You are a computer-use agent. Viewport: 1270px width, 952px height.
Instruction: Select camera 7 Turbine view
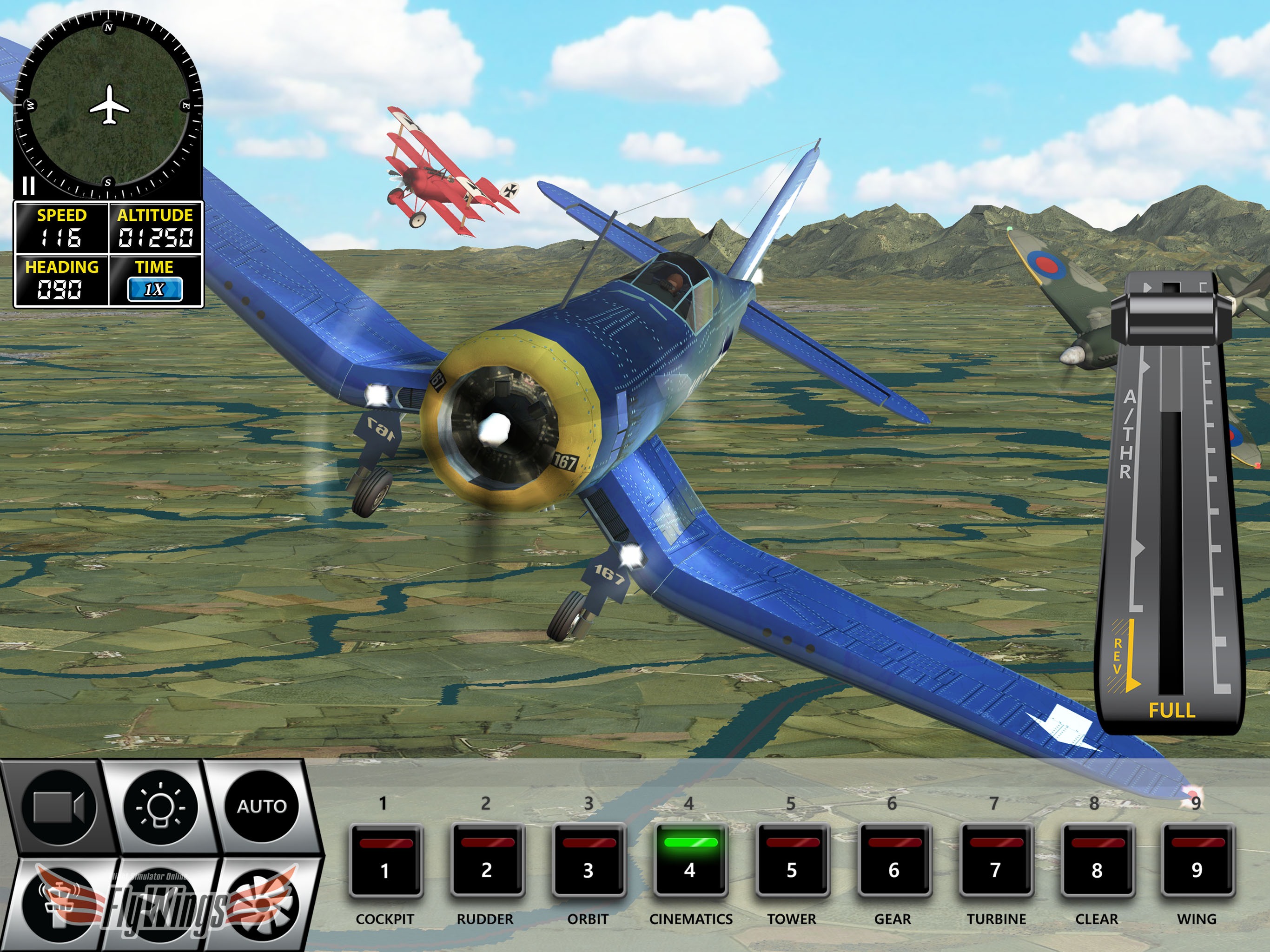(995, 861)
